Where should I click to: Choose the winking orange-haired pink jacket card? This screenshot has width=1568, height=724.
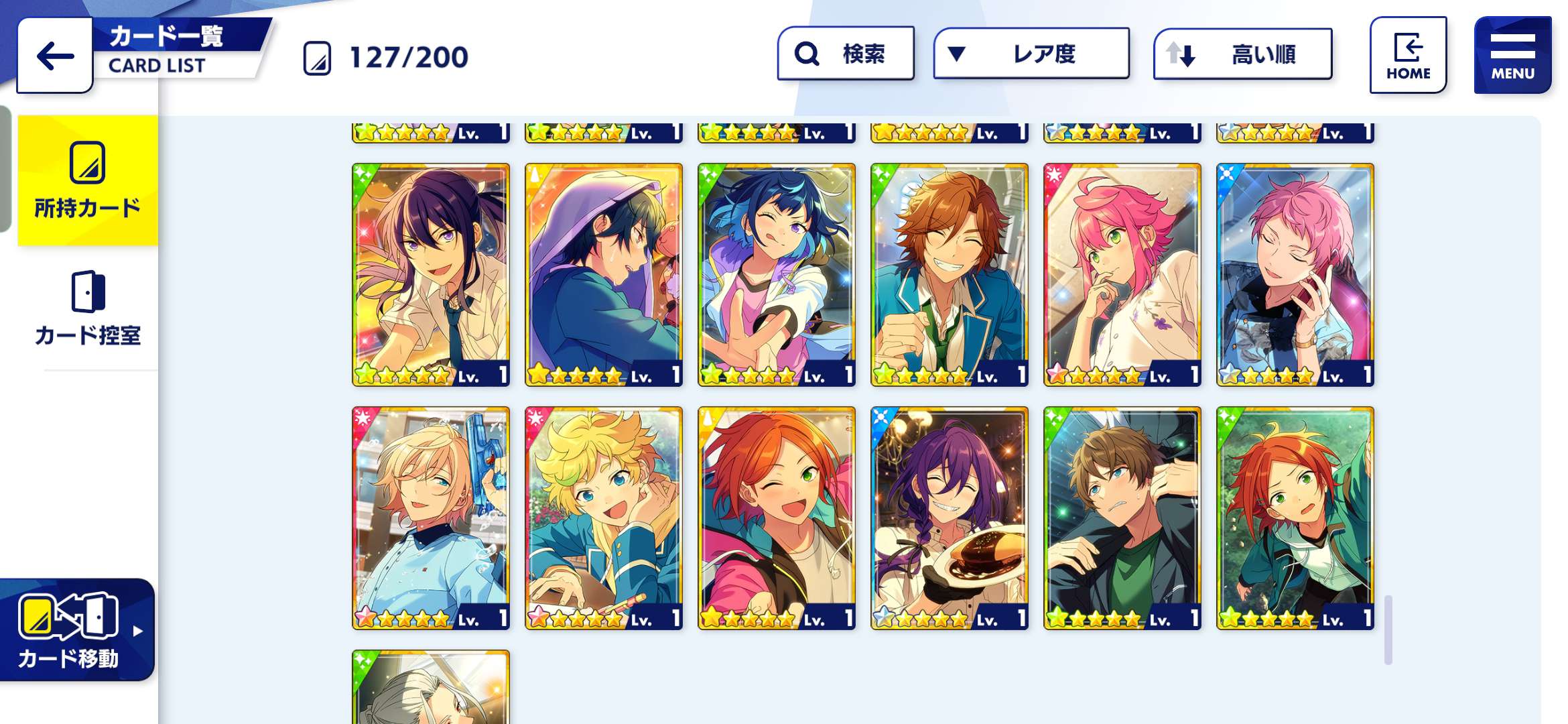click(777, 518)
